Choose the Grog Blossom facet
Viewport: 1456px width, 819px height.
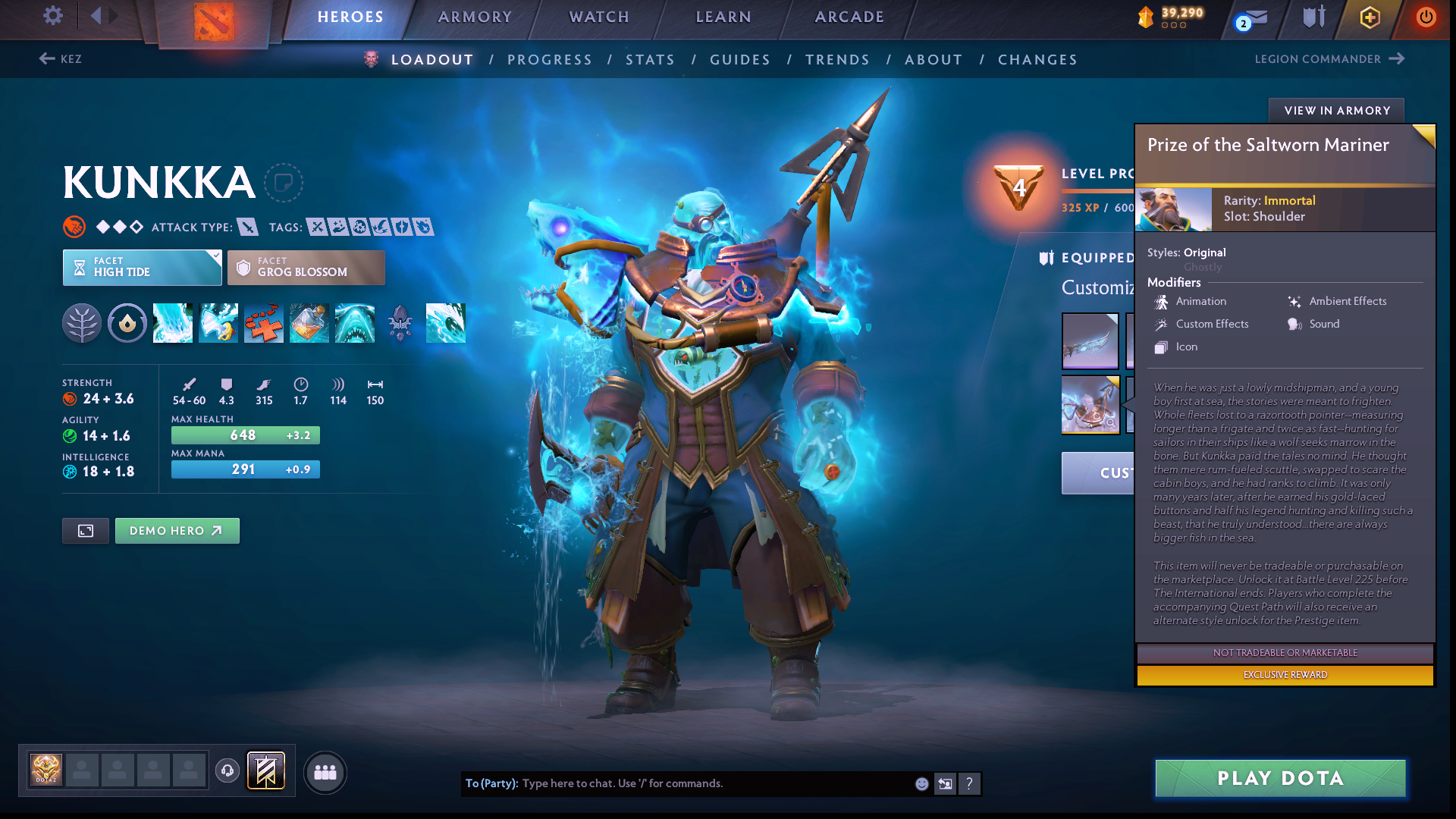[306, 268]
